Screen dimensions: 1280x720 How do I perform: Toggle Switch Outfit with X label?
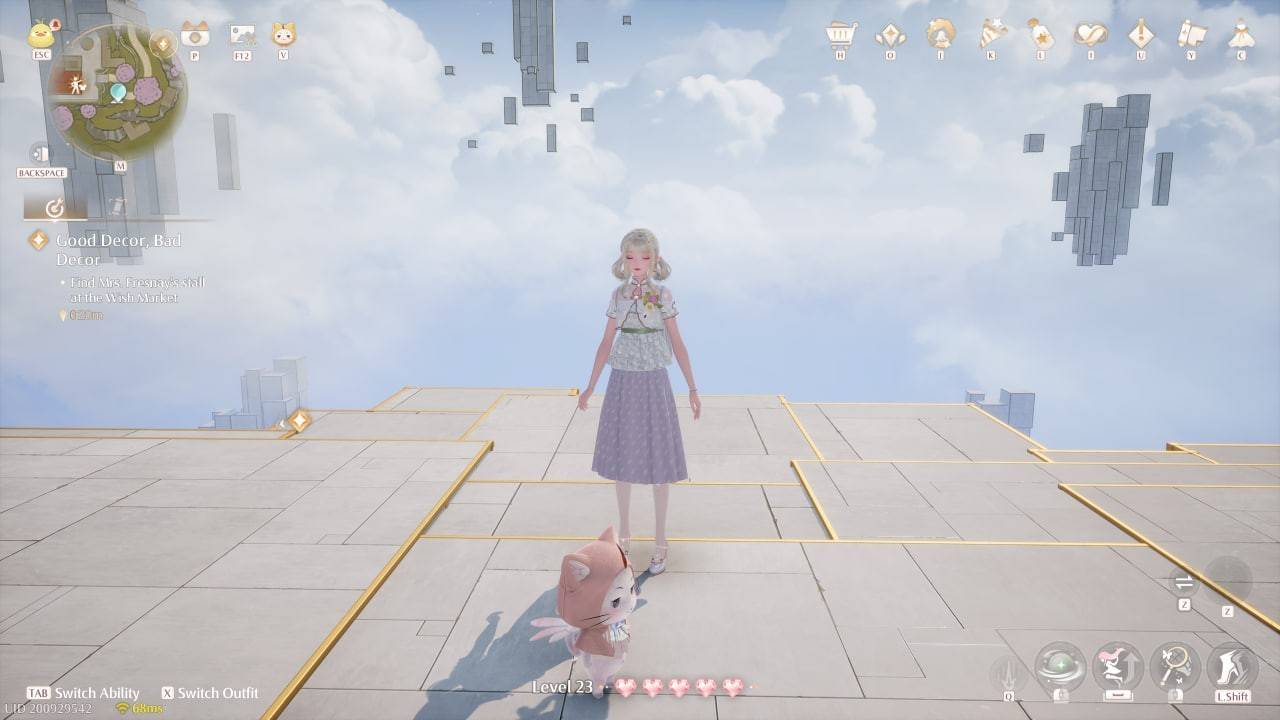212,693
